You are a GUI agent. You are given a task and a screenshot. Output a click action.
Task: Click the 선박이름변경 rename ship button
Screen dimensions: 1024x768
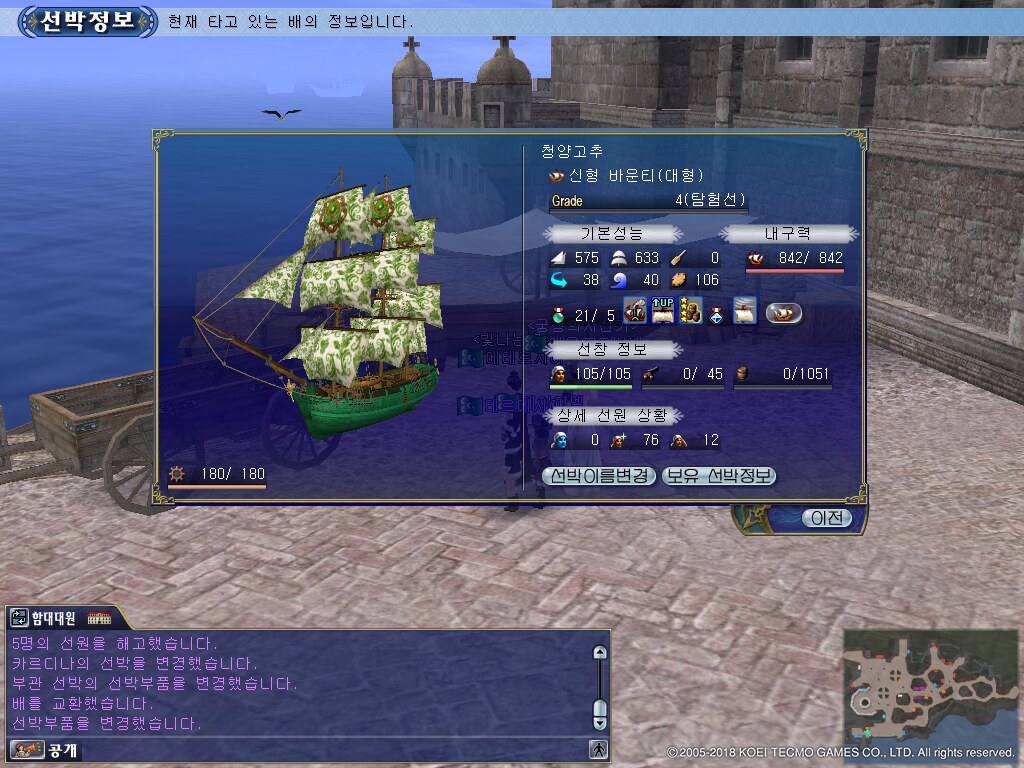coord(599,476)
